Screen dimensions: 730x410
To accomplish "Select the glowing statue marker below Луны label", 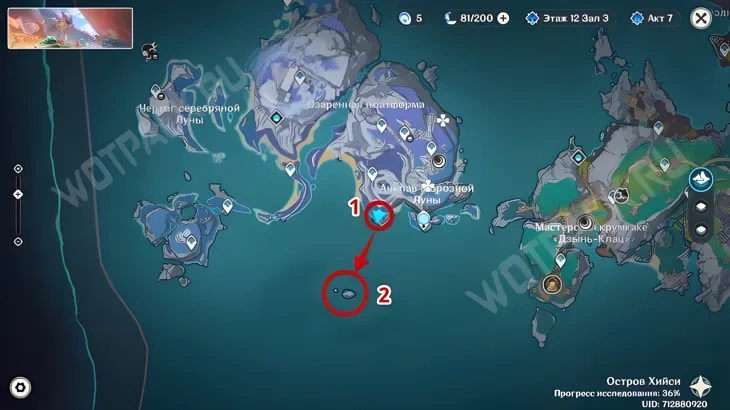I will [x=424, y=219].
